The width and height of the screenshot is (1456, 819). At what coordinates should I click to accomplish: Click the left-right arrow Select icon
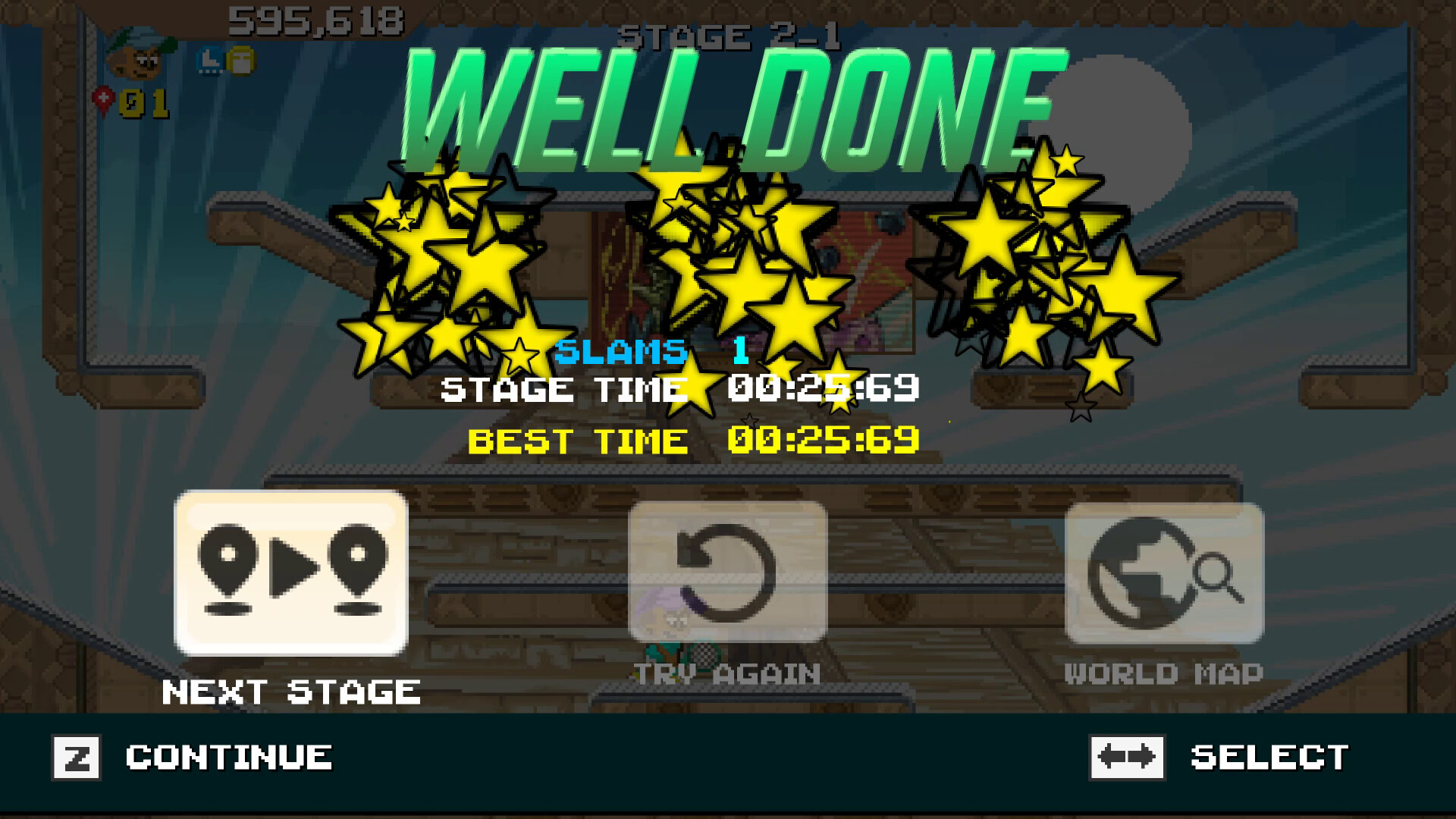point(1126,756)
